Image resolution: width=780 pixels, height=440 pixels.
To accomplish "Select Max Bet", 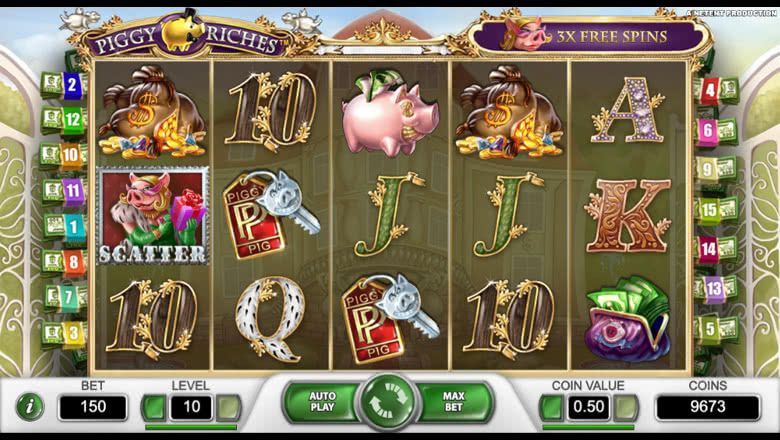I will [x=454, y=403].
